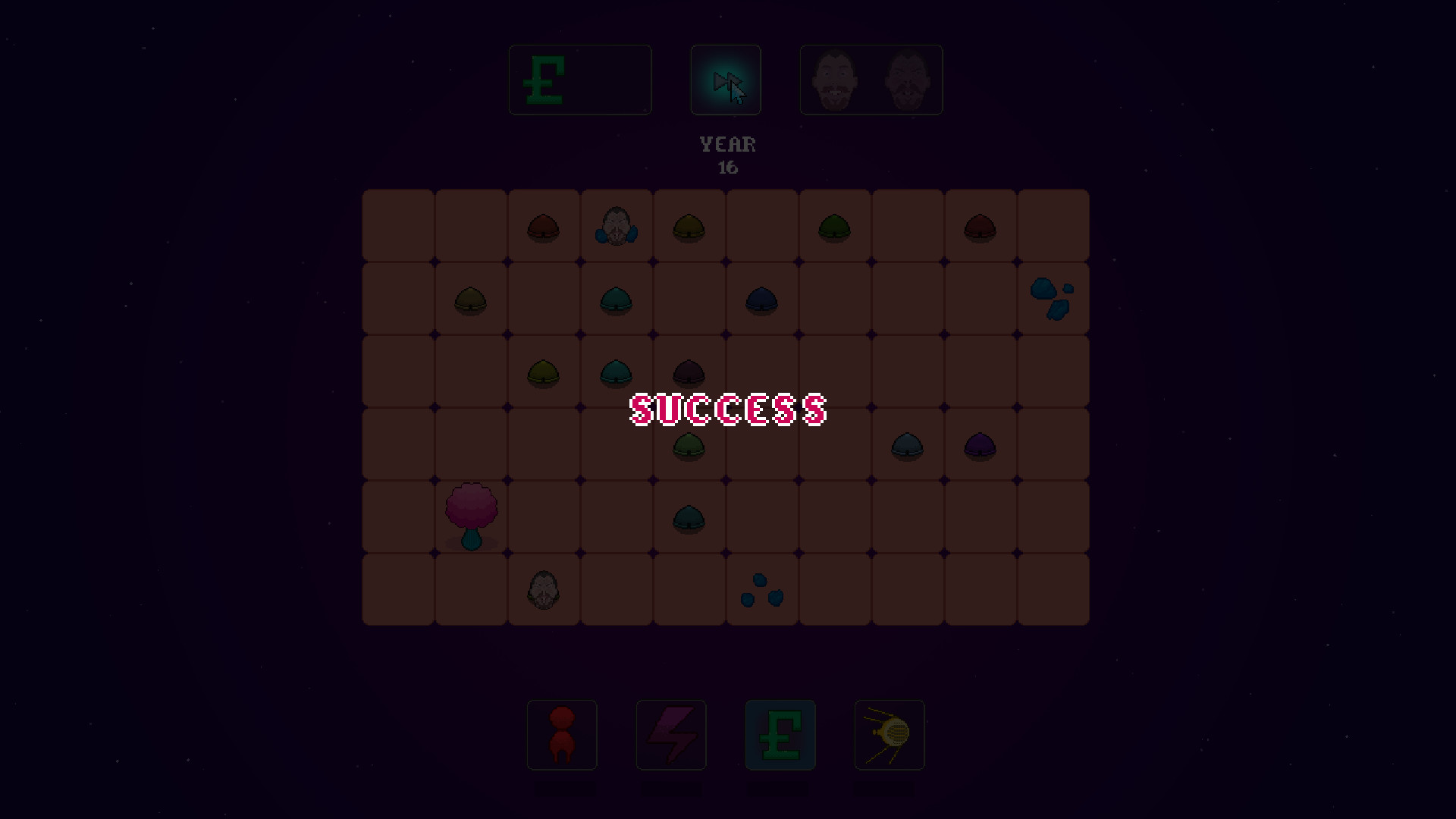The height and width of the screenshot is (819, 1456).
Task: Click the two faces portrait panel
Action: (x=871, y=79)
